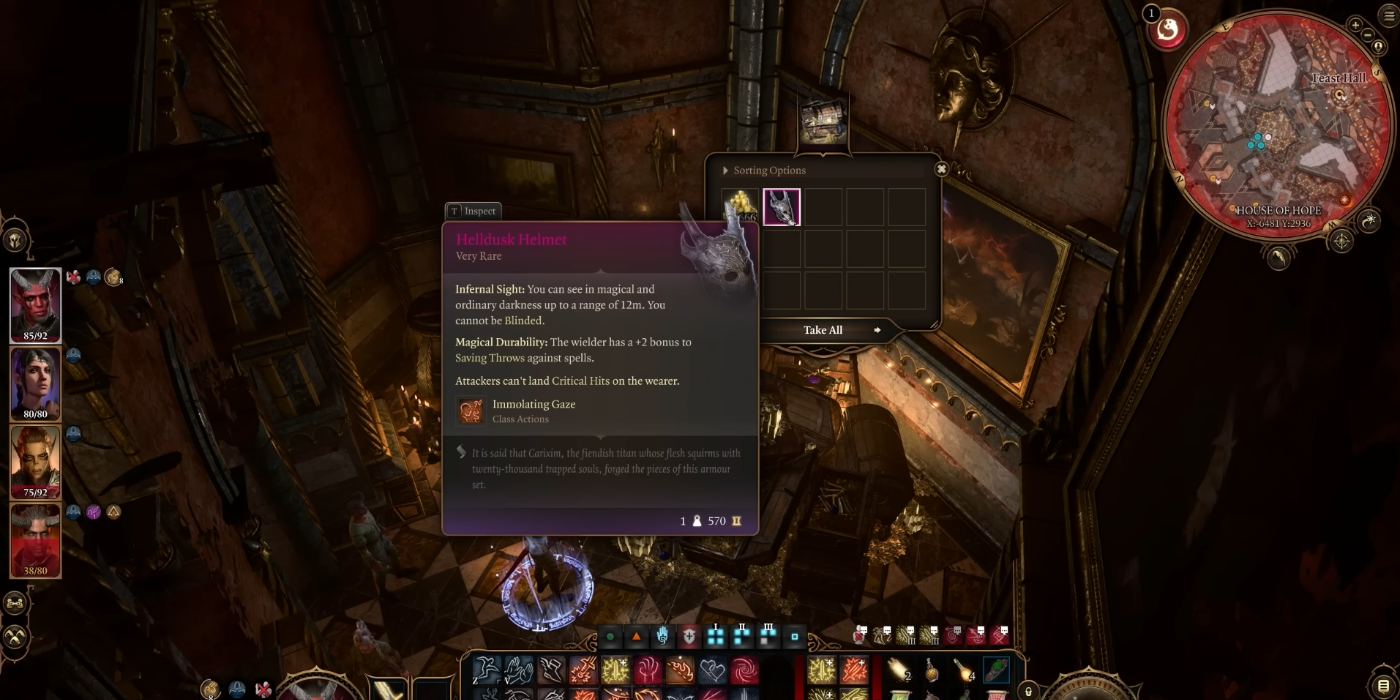Click the Immolating Gaze icon in the tooltip
The height and width of the screenshot is (700, 1400).
pos(471,411)
